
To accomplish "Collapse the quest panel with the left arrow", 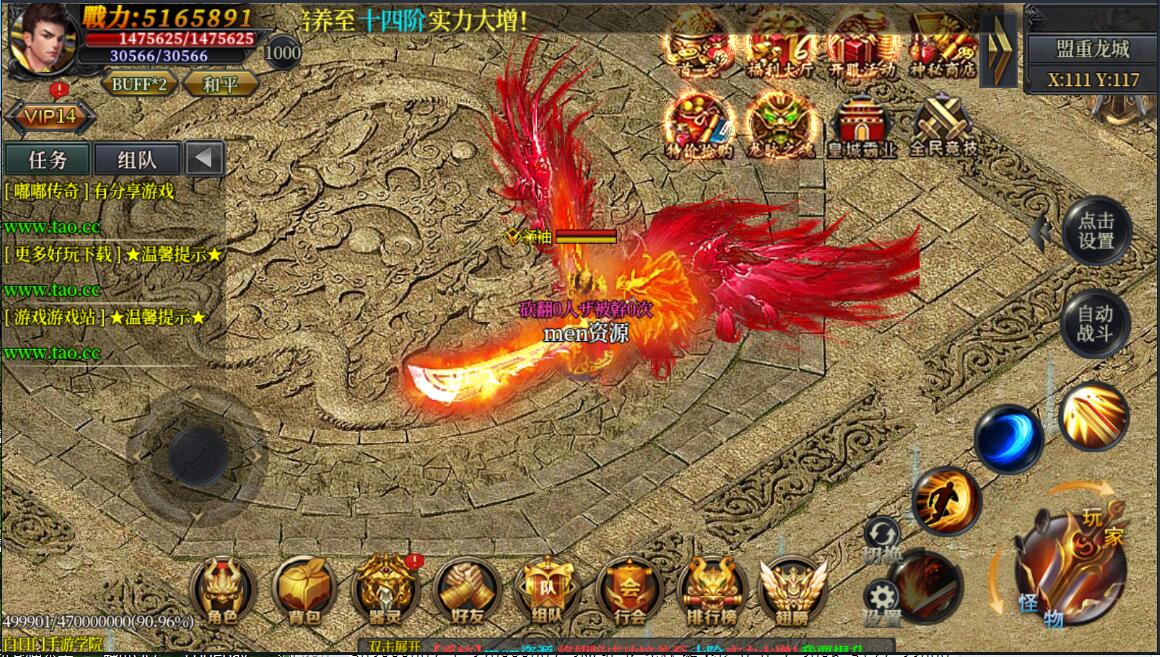I will [x=204, y=159].
